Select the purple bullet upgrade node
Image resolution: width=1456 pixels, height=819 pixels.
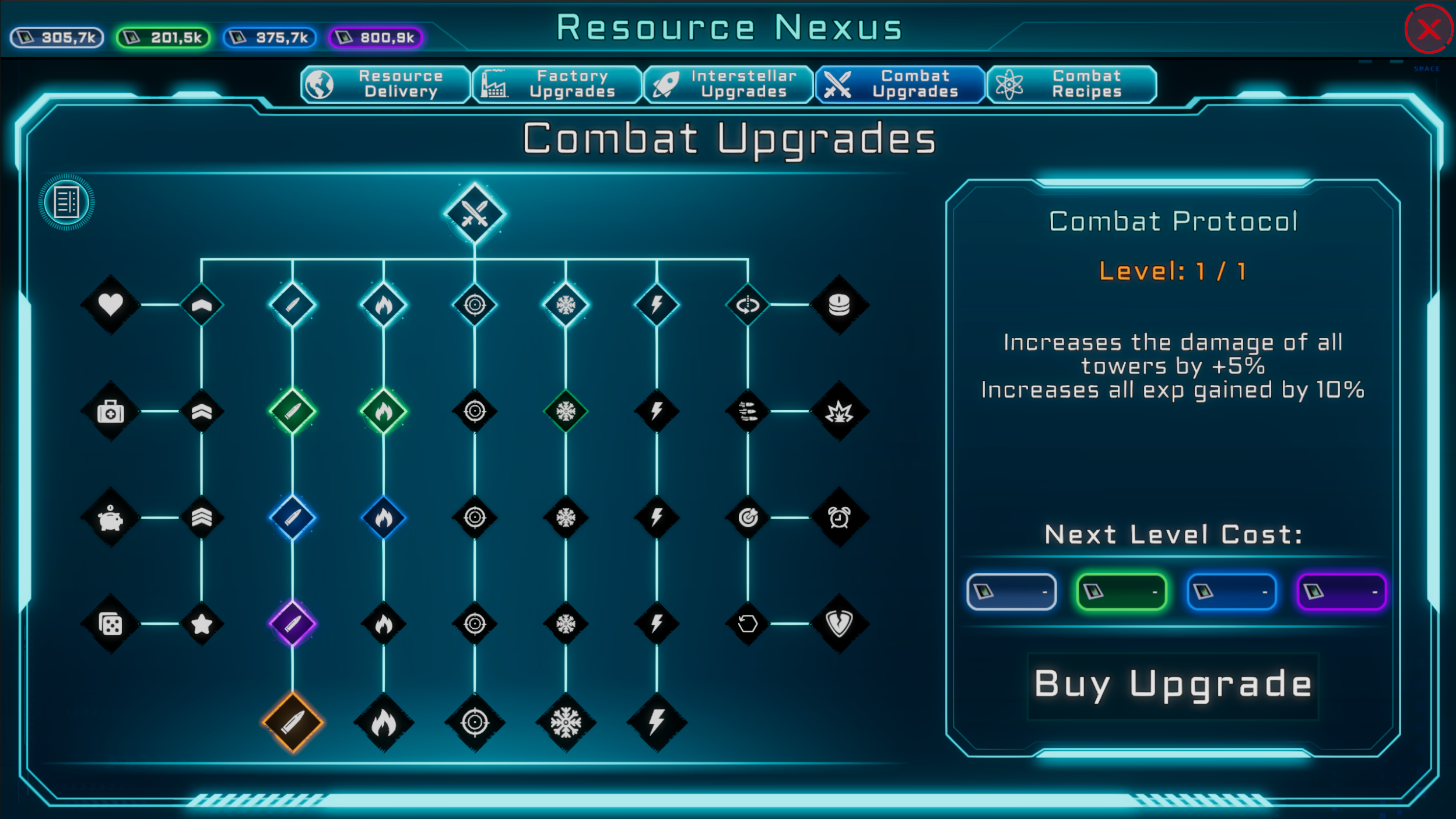[293, 623]
